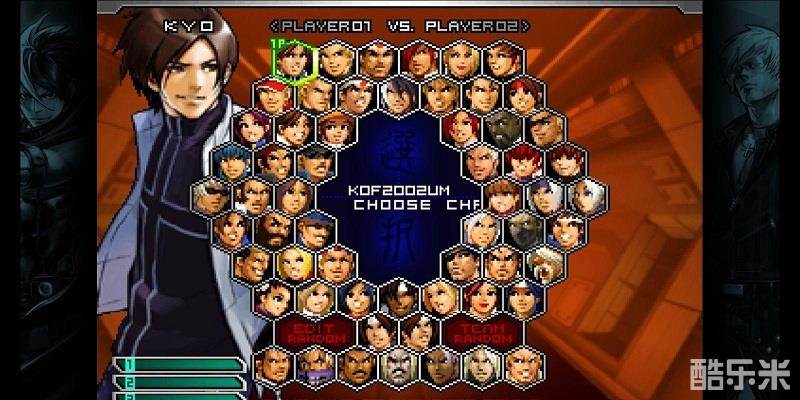The height and width of the screenshot is (400, 800).
Task: Choose Andy Bogard's portrait
Action: click(x=313, y=95)
